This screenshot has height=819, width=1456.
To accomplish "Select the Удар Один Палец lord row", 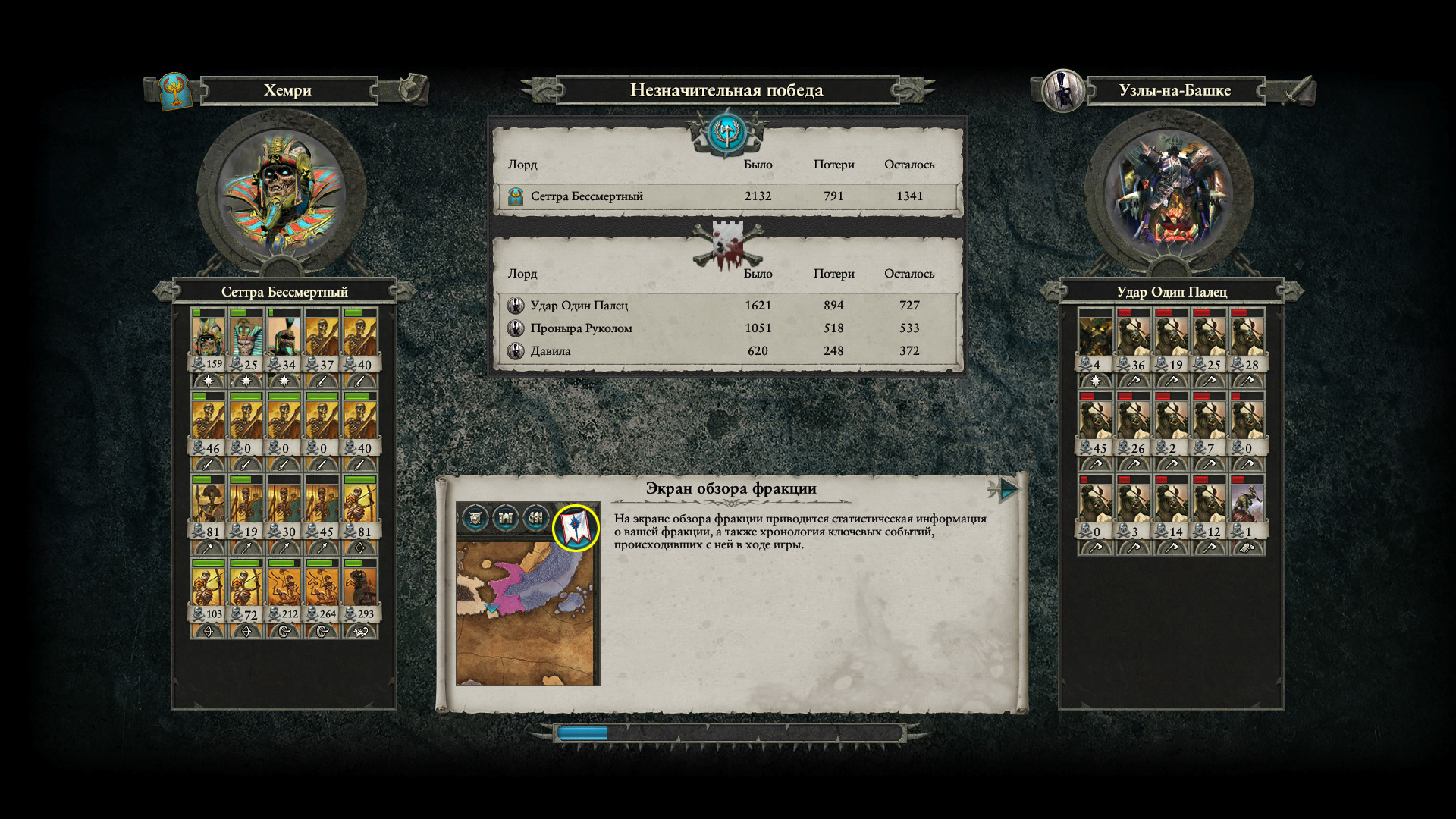I will 726,306.
